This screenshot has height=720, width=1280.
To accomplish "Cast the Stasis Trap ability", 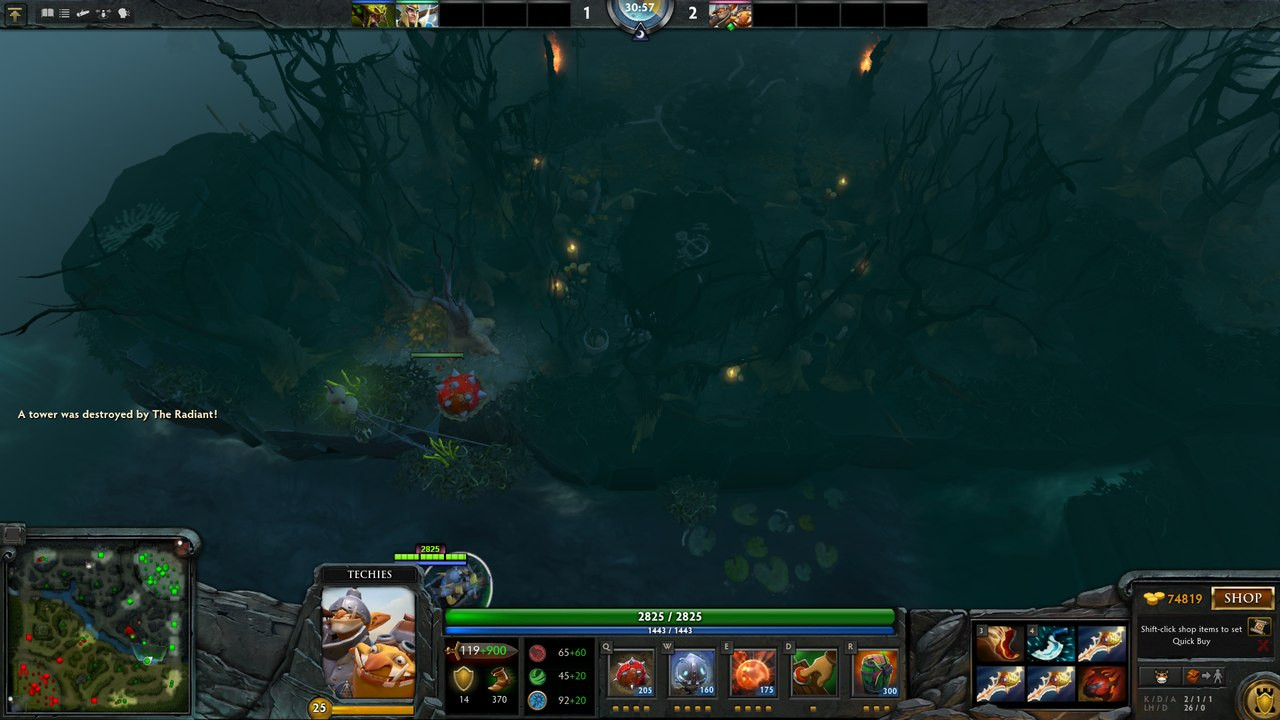I will pyautogui.click(x=692, y=673).
